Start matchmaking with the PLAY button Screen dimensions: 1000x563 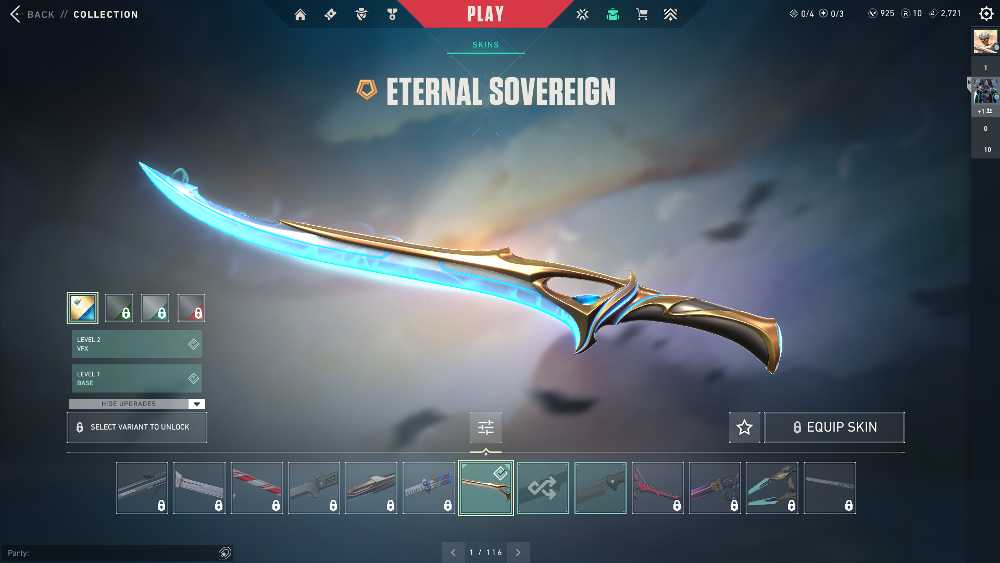click(x=485, y=14)
